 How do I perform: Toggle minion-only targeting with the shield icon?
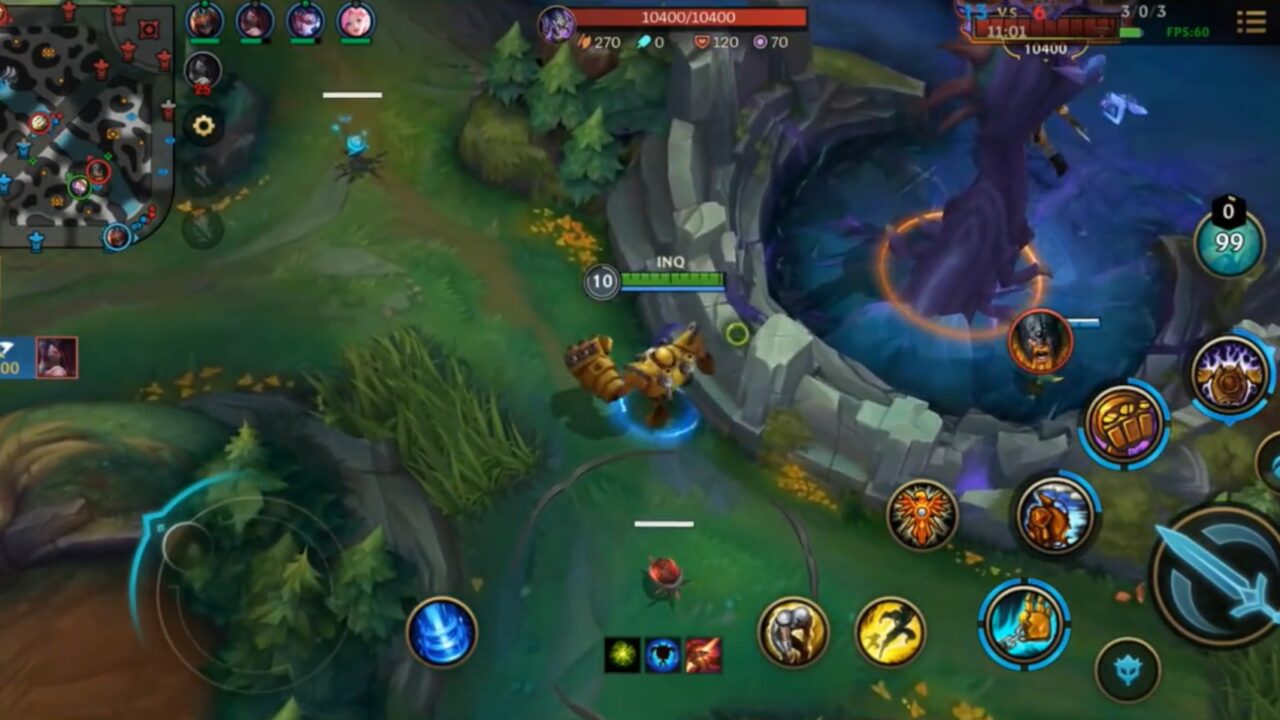pyautogui.click(x=1127, y=668)
